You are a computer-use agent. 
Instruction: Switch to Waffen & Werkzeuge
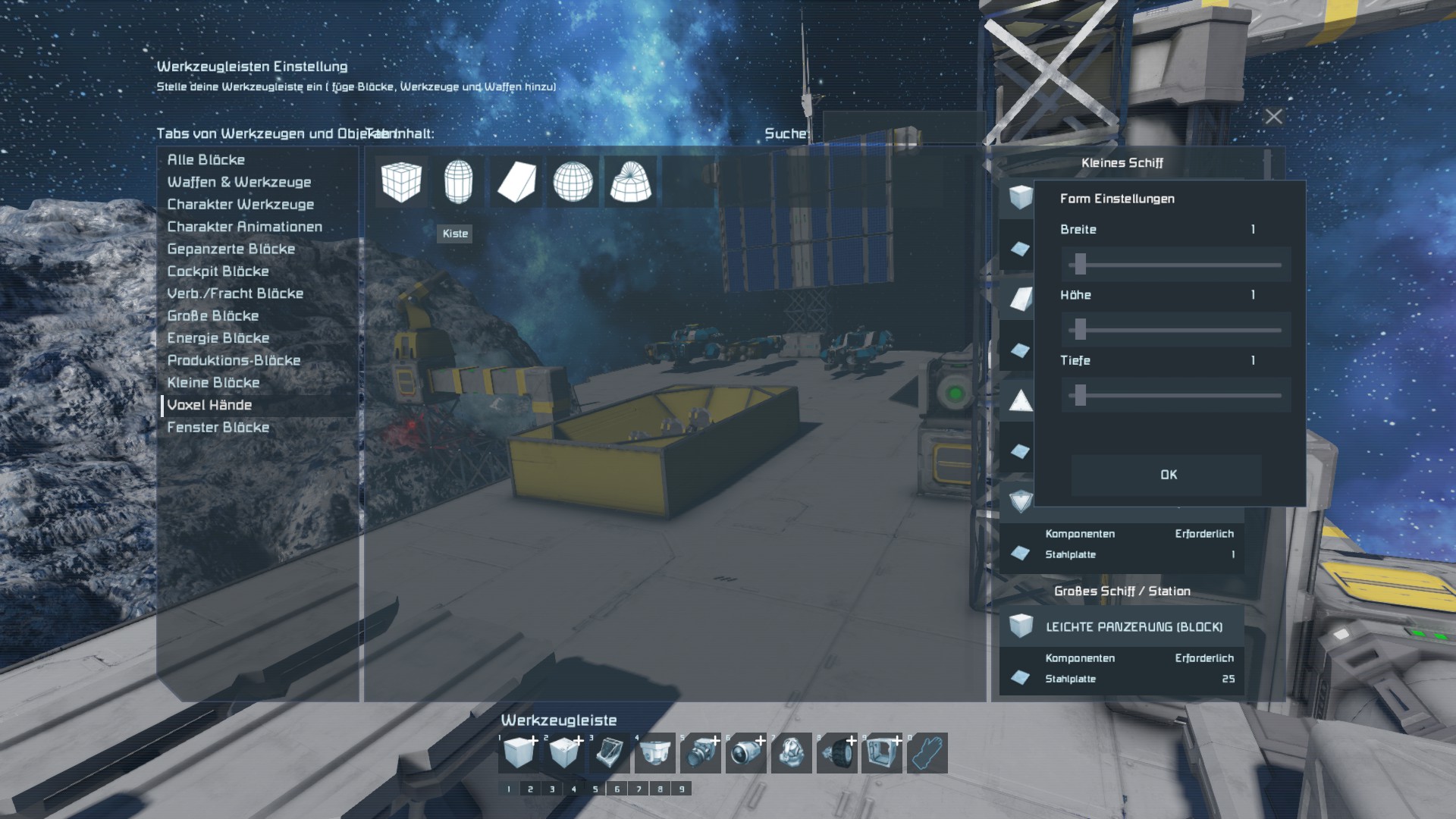tap(239, 182)
